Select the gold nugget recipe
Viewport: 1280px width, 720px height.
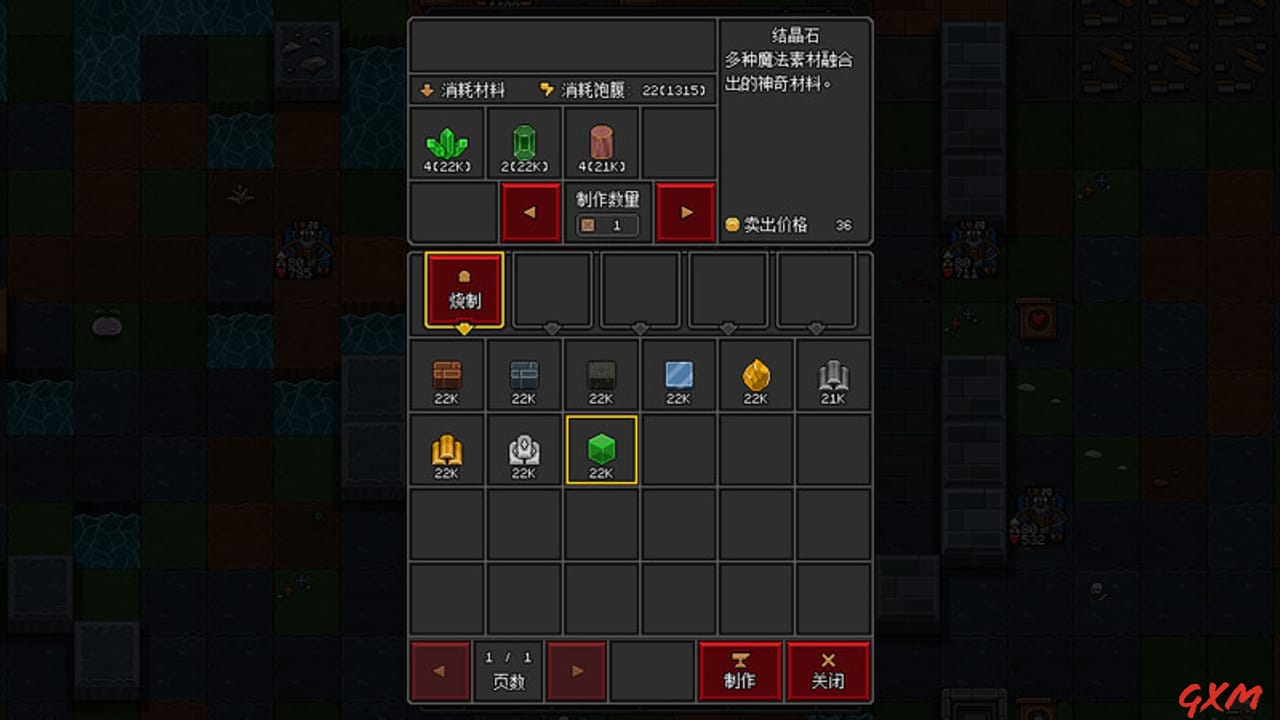755,375
